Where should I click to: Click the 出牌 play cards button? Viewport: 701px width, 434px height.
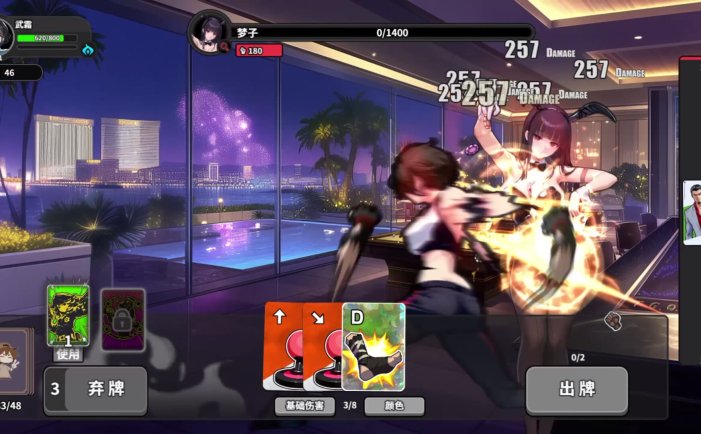point(577,390)
